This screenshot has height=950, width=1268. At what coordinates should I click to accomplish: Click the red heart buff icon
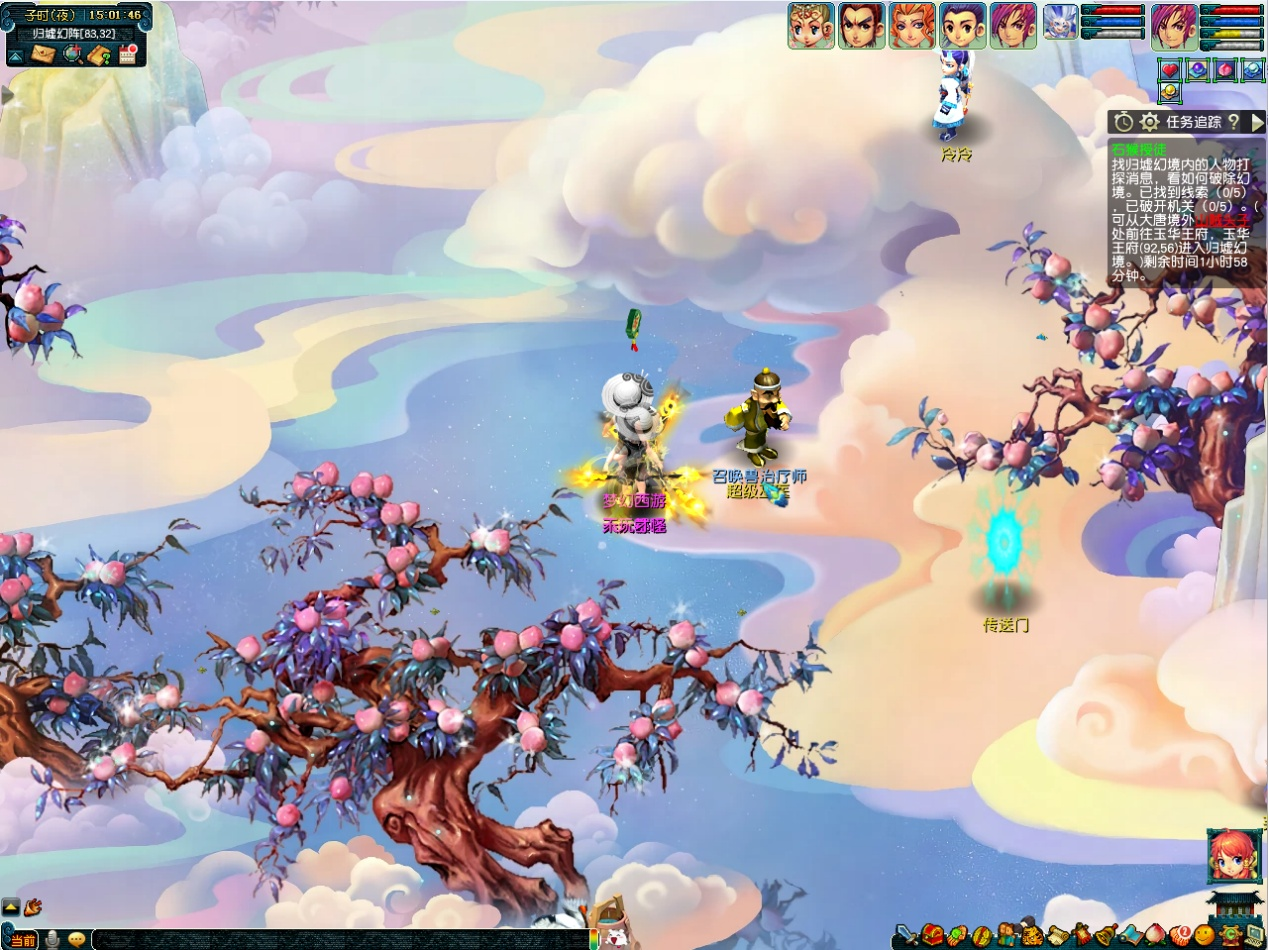pyautogui.click(x=1170, y=70)
